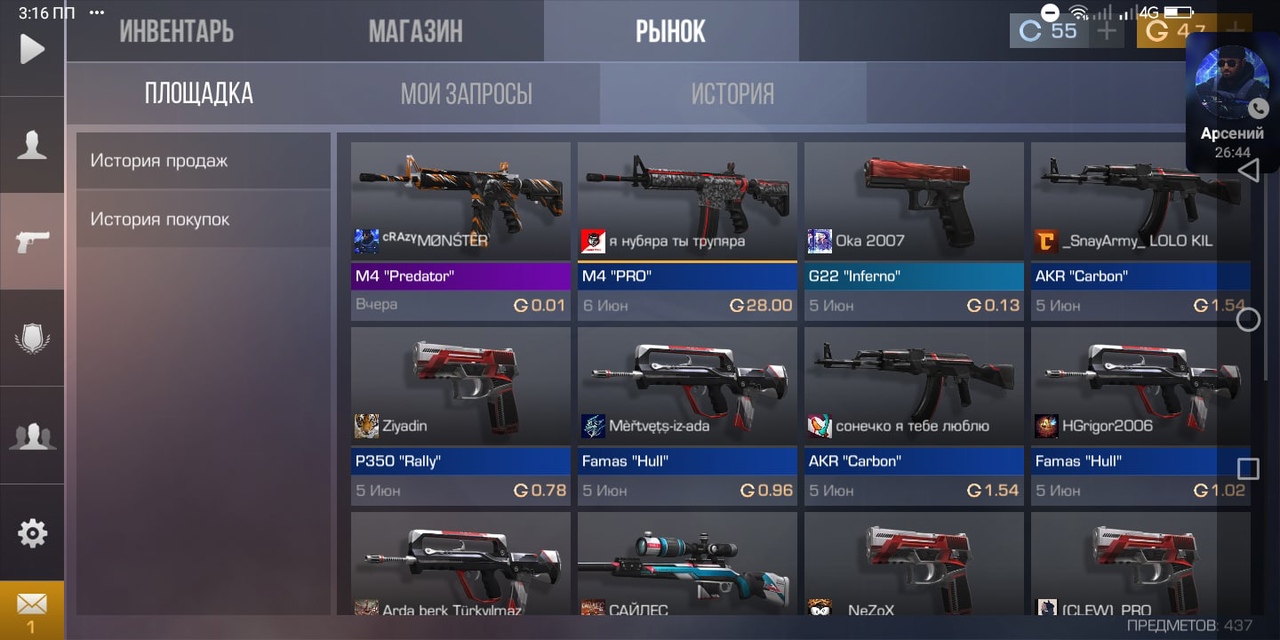
Task: Open the Магазин tab
Action: click(415, 31)
